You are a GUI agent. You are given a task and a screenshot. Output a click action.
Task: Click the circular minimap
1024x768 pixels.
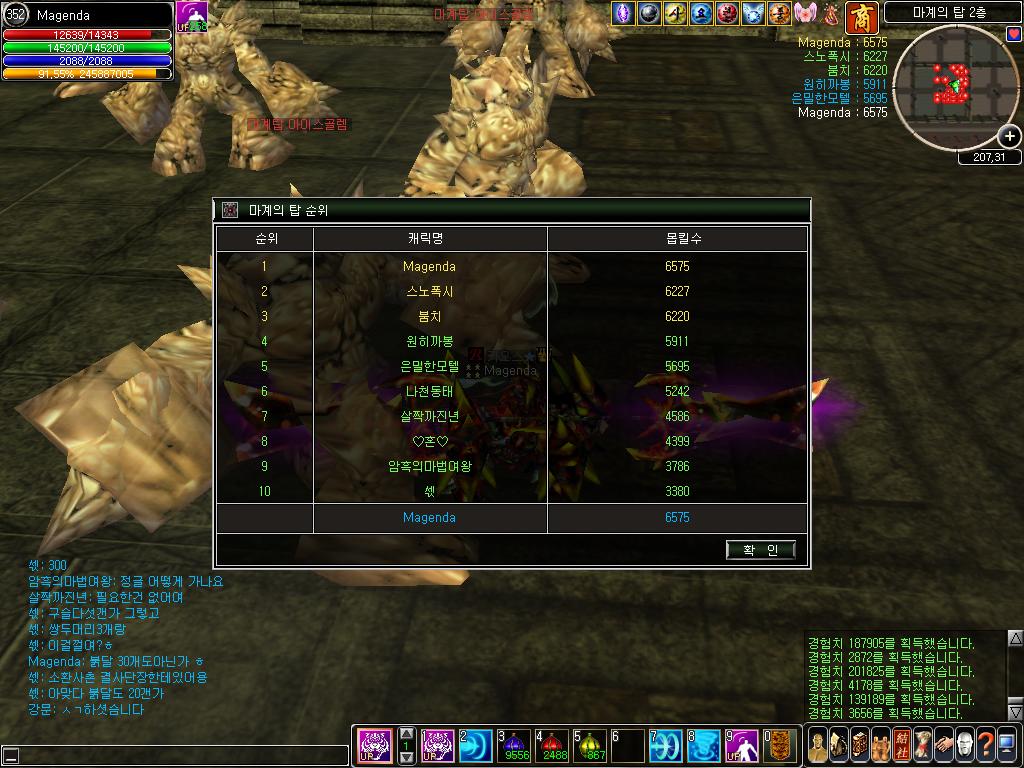952,86
